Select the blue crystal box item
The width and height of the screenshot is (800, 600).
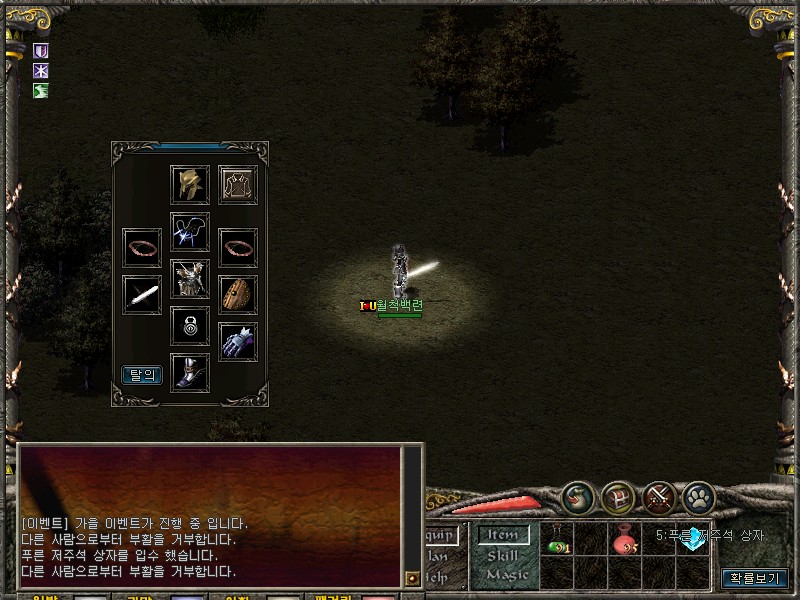693,541
